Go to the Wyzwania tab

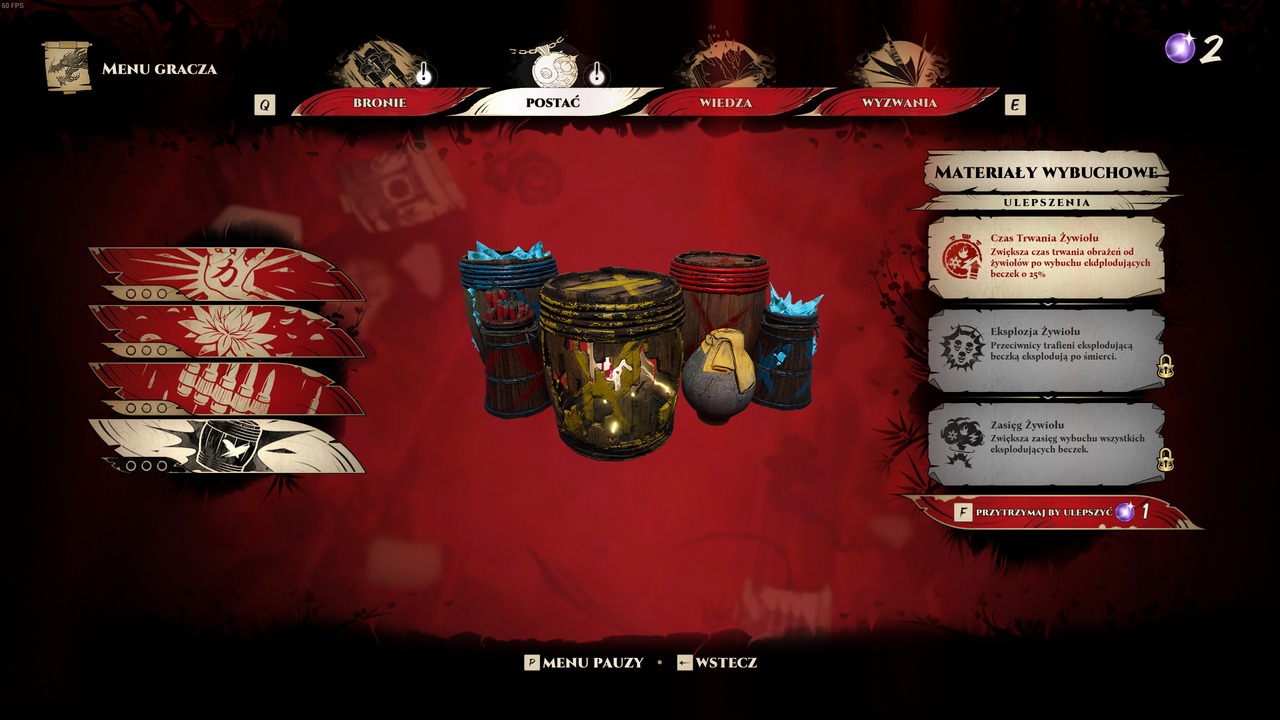point(899,103)
